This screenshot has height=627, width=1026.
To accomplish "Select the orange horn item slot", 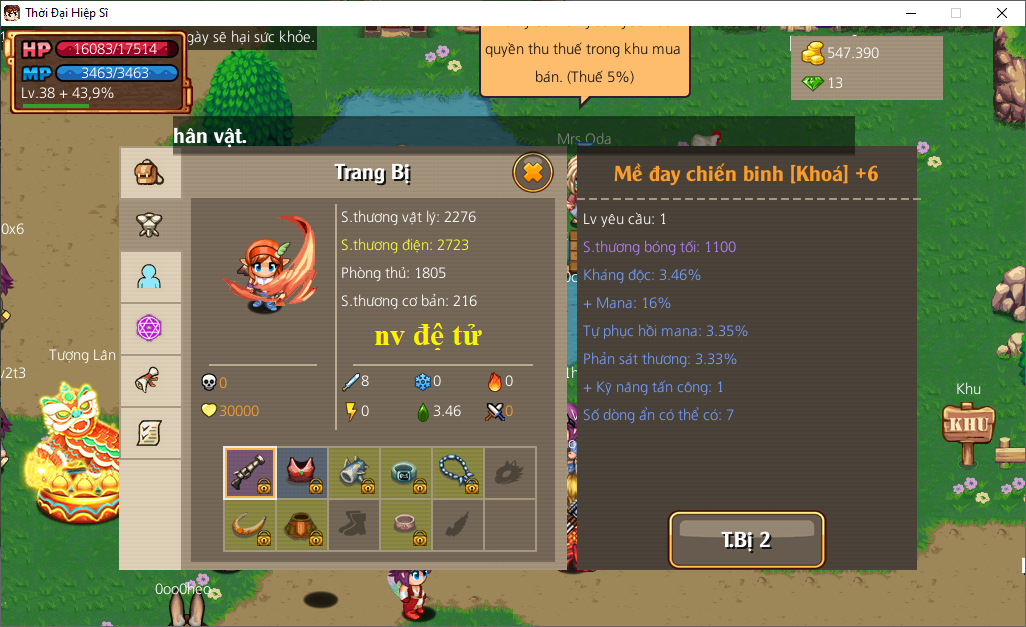I will tap(250, 525).
